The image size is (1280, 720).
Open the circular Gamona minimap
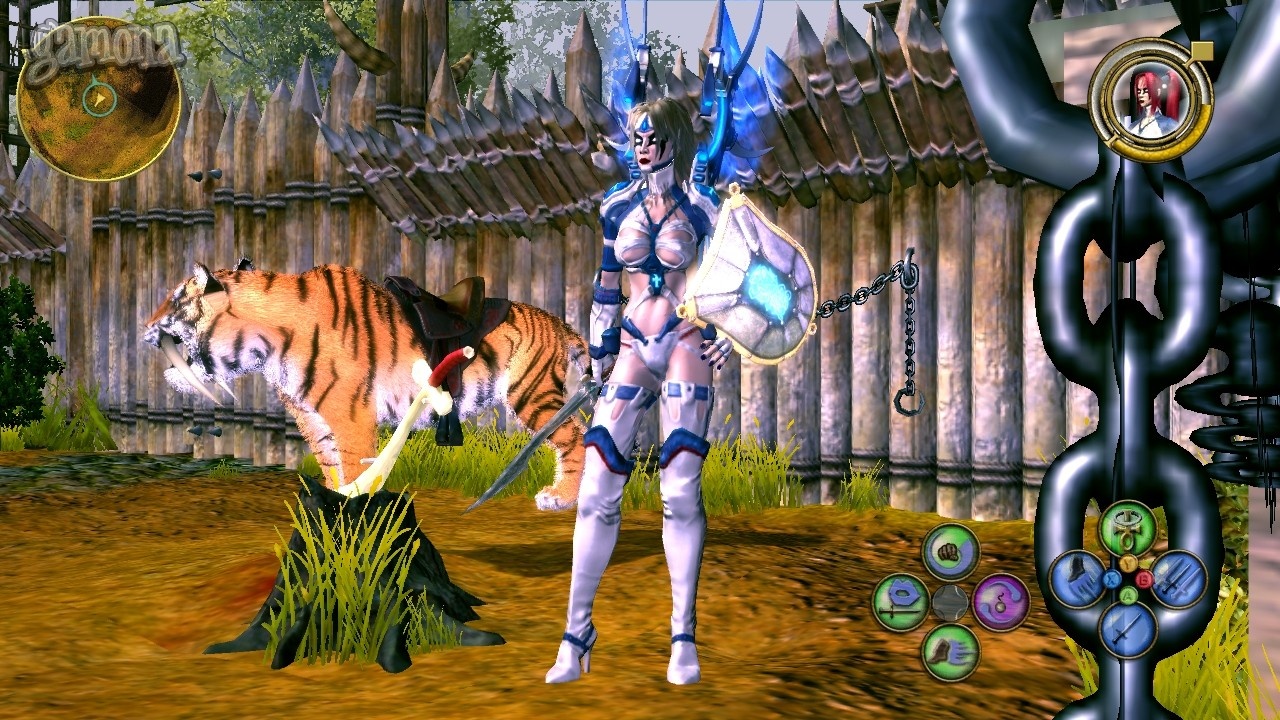(99, 99)
